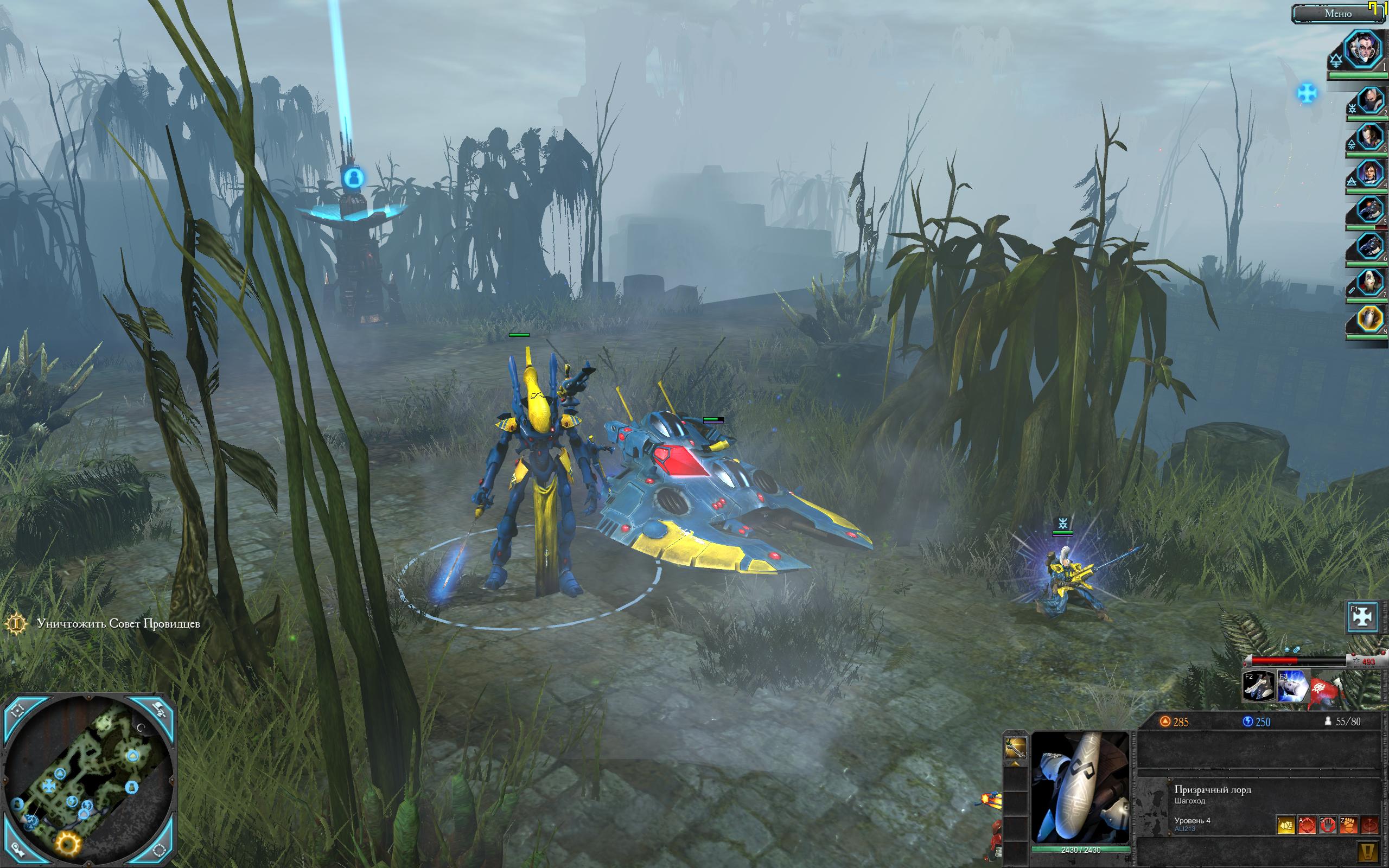
Task: Click the Wraithlord unit portrait
Action: pos(1080,787)
